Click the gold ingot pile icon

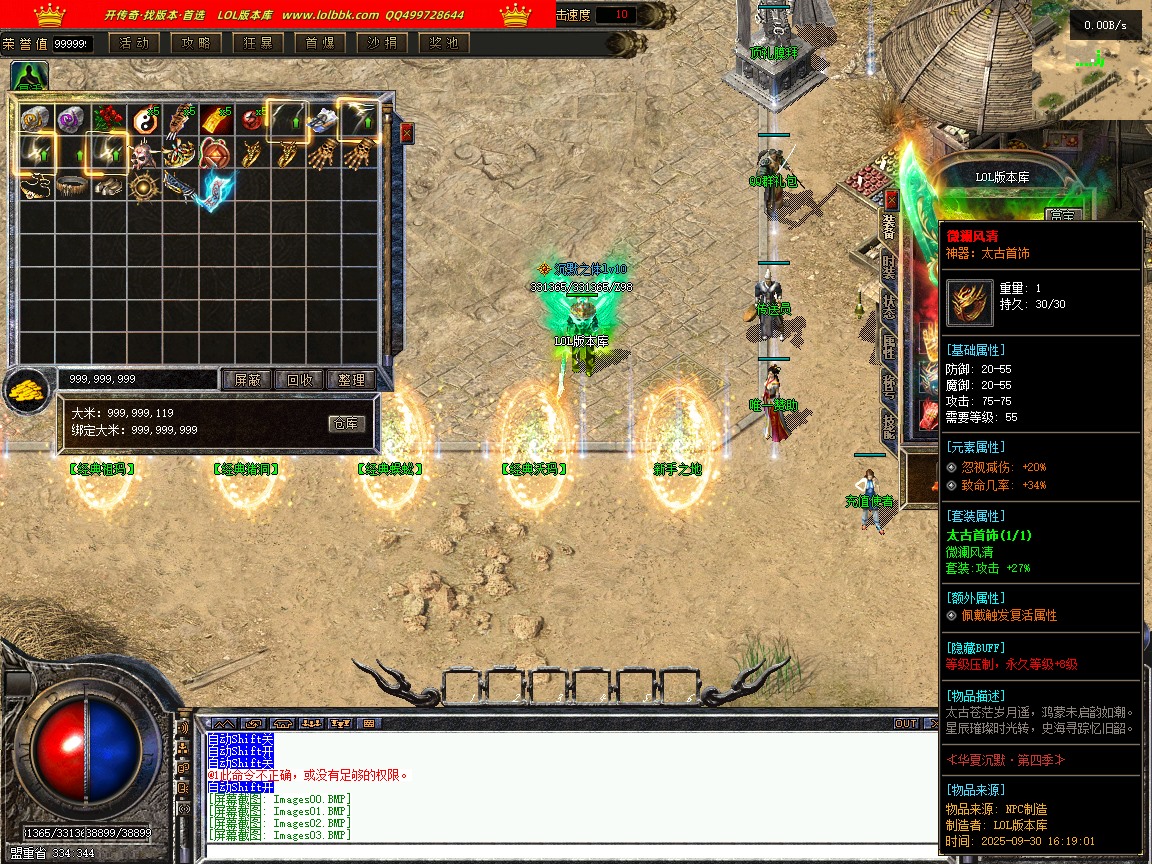(27, 391)
